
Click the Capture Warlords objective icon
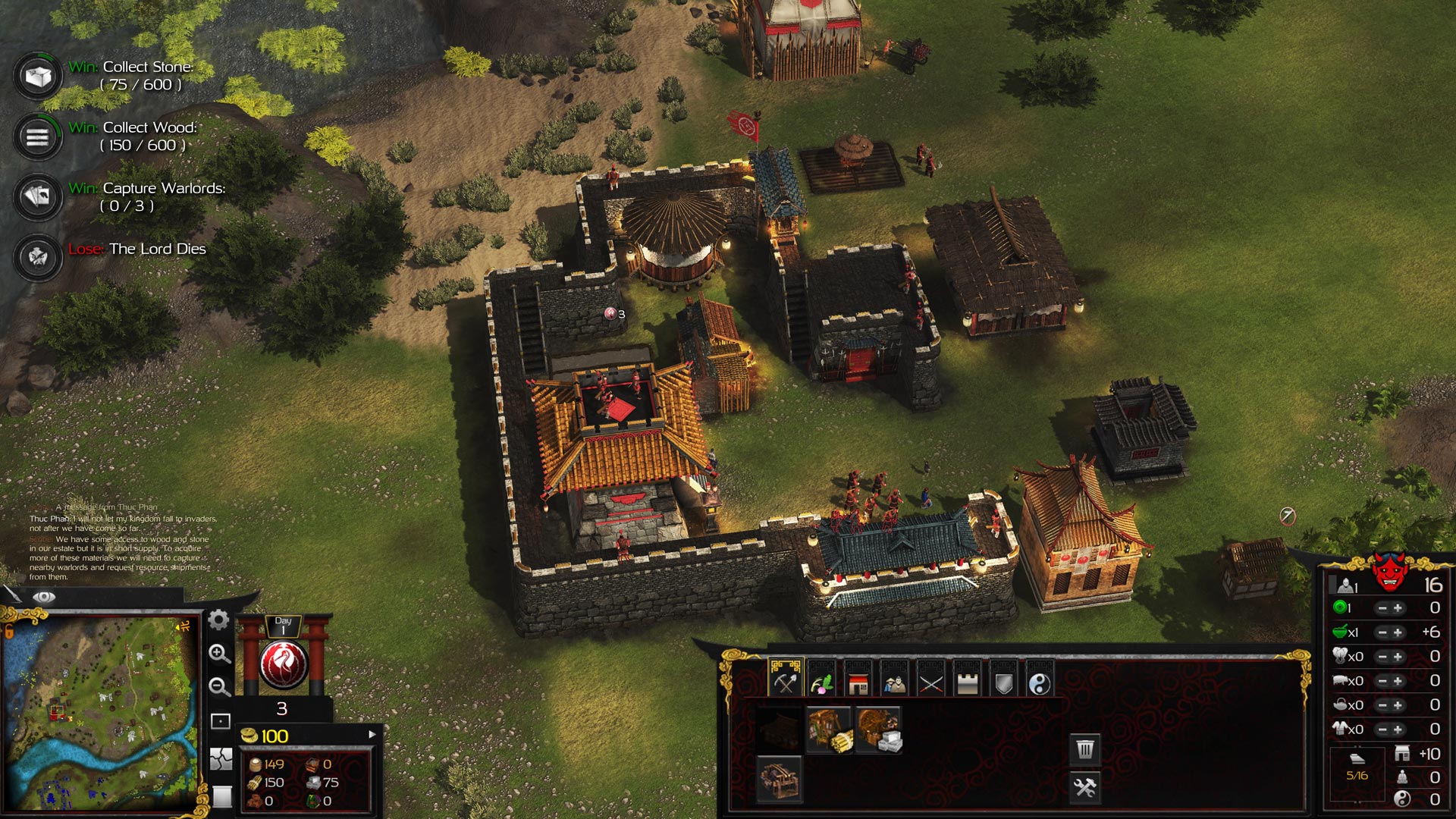37,197
